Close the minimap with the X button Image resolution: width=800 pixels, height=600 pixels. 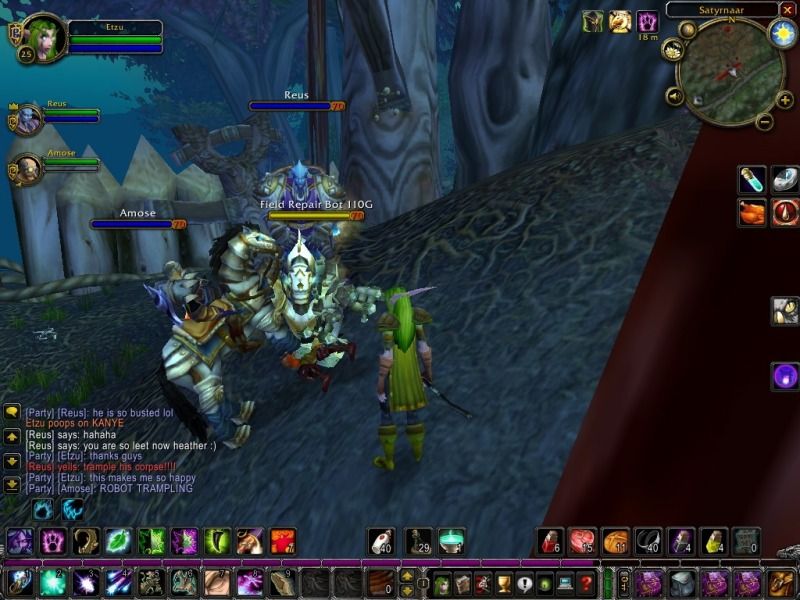click(x=788, y=9)
